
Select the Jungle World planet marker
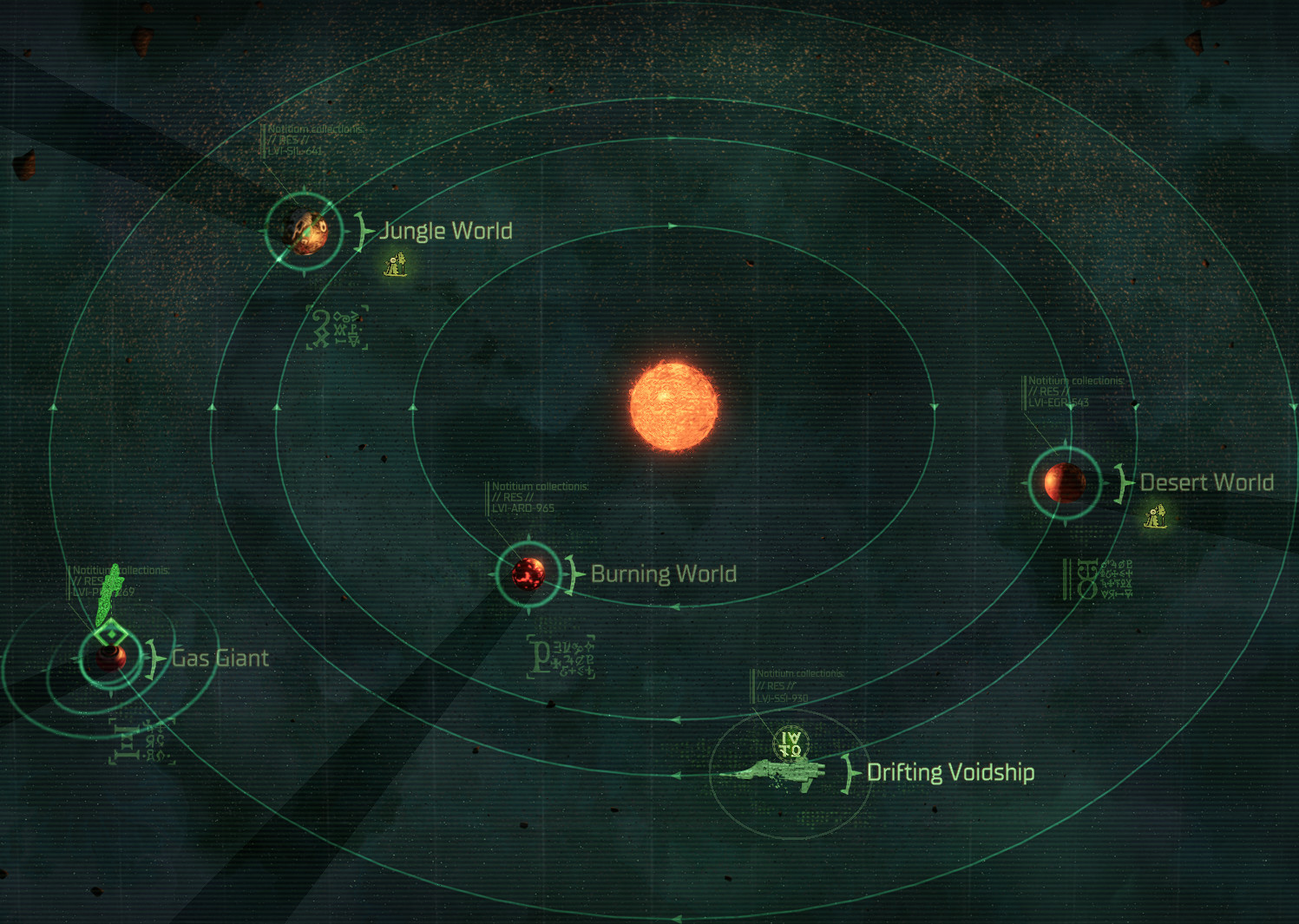tap(304, 231)
